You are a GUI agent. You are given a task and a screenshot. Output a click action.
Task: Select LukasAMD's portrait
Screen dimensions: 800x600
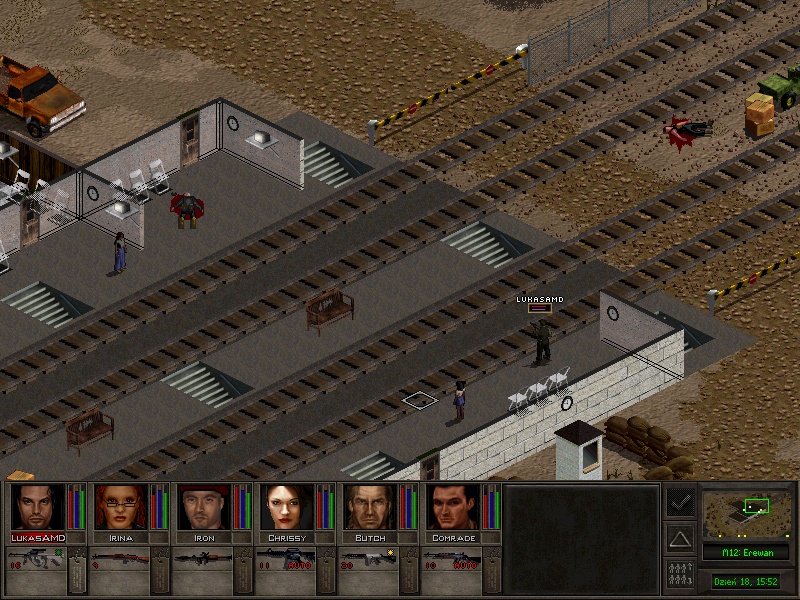(x=37, y=507)
